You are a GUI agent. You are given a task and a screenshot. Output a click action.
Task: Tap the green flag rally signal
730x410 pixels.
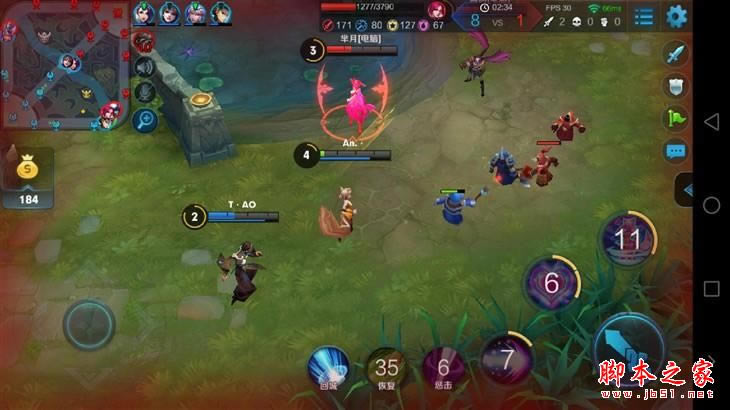click(677, 119)
